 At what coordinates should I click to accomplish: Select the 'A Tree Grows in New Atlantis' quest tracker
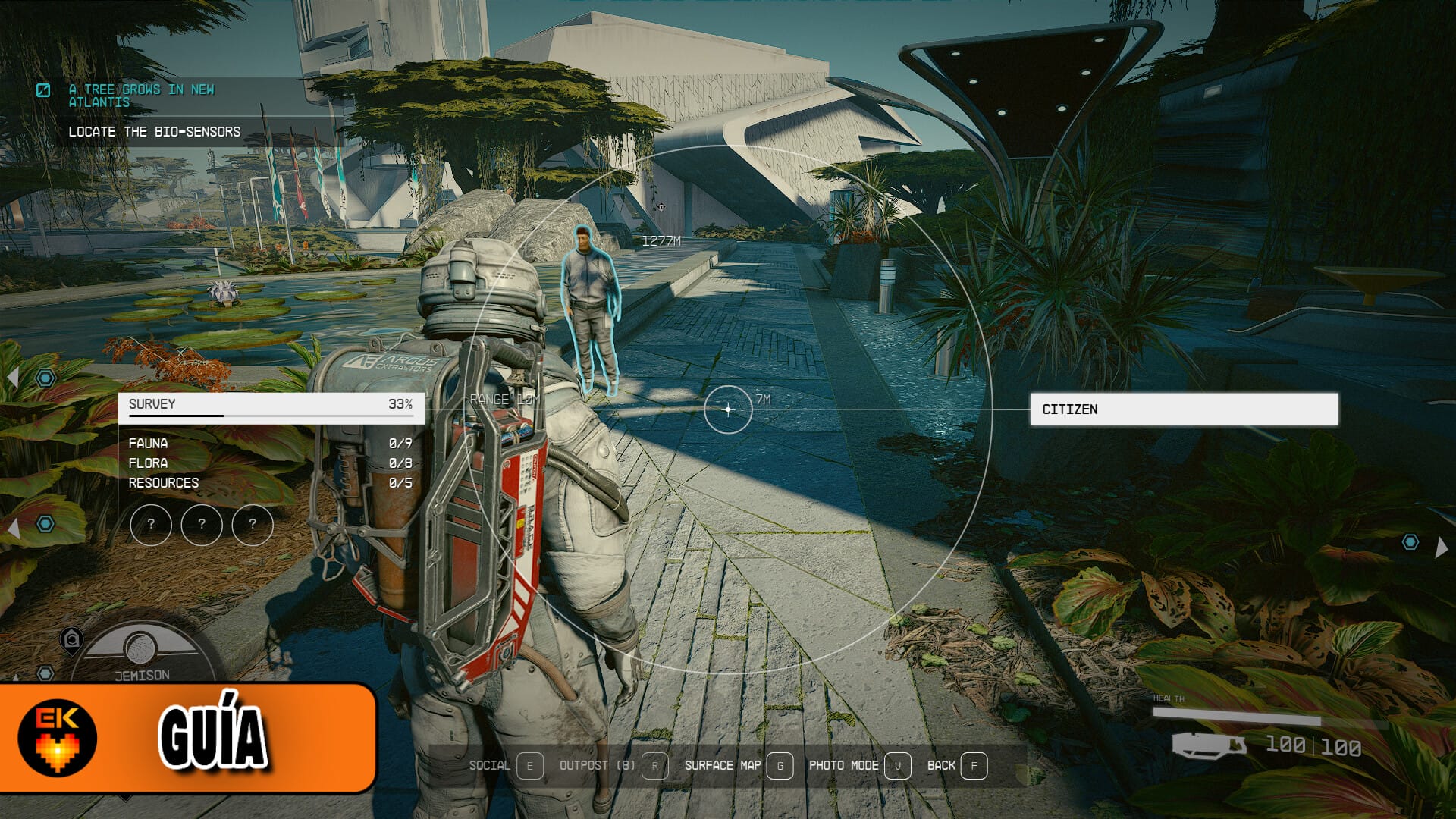(x=141, y=96)
